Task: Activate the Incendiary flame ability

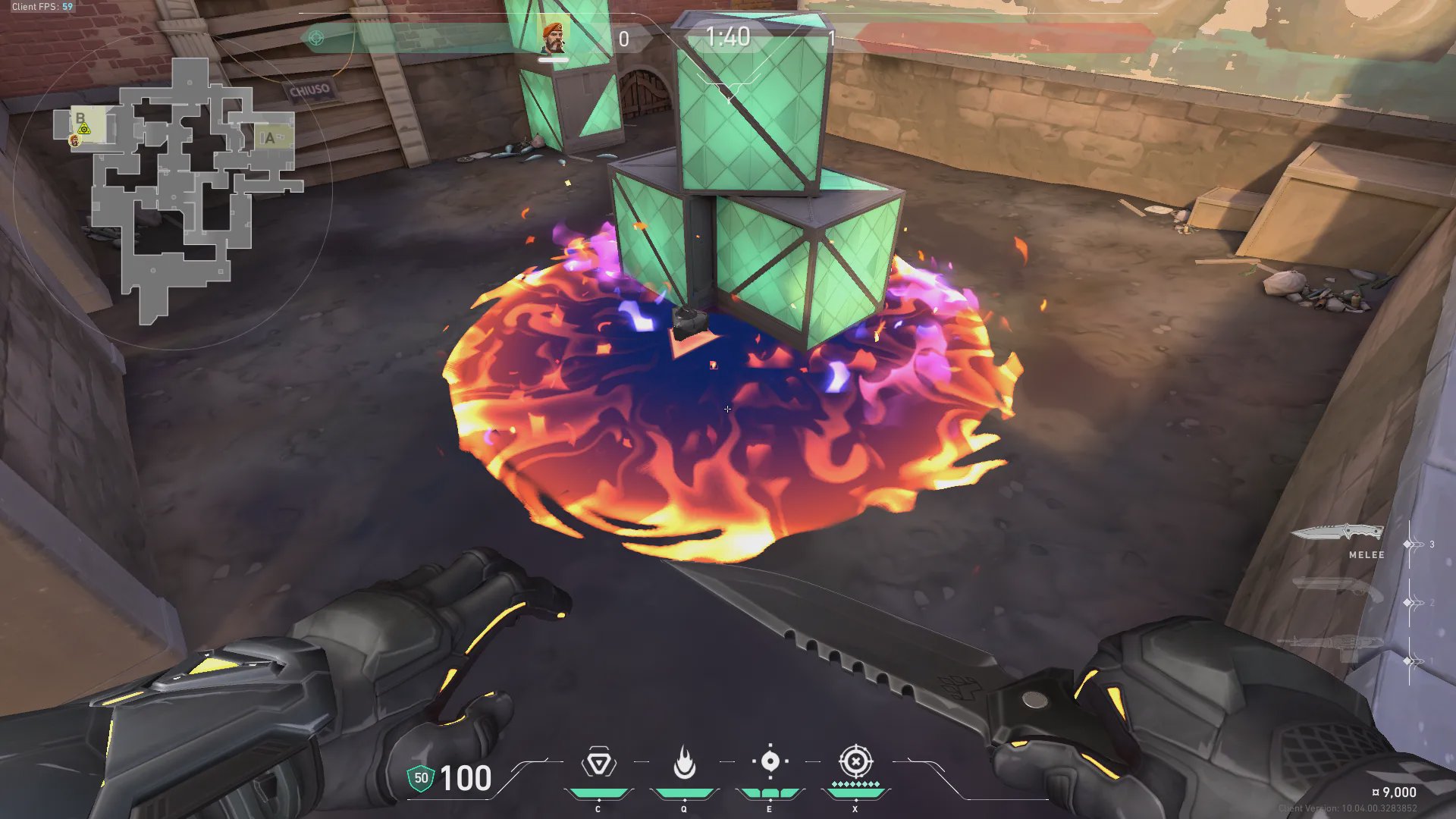Action: pyautogui.click(x=684, y=763)
